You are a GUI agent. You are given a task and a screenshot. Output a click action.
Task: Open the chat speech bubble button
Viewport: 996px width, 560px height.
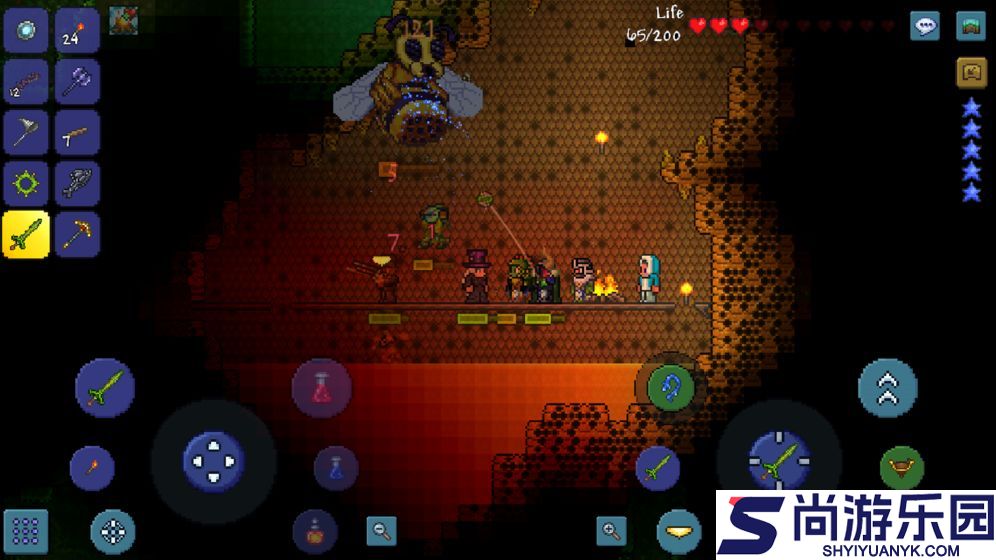tap(925, 26)
